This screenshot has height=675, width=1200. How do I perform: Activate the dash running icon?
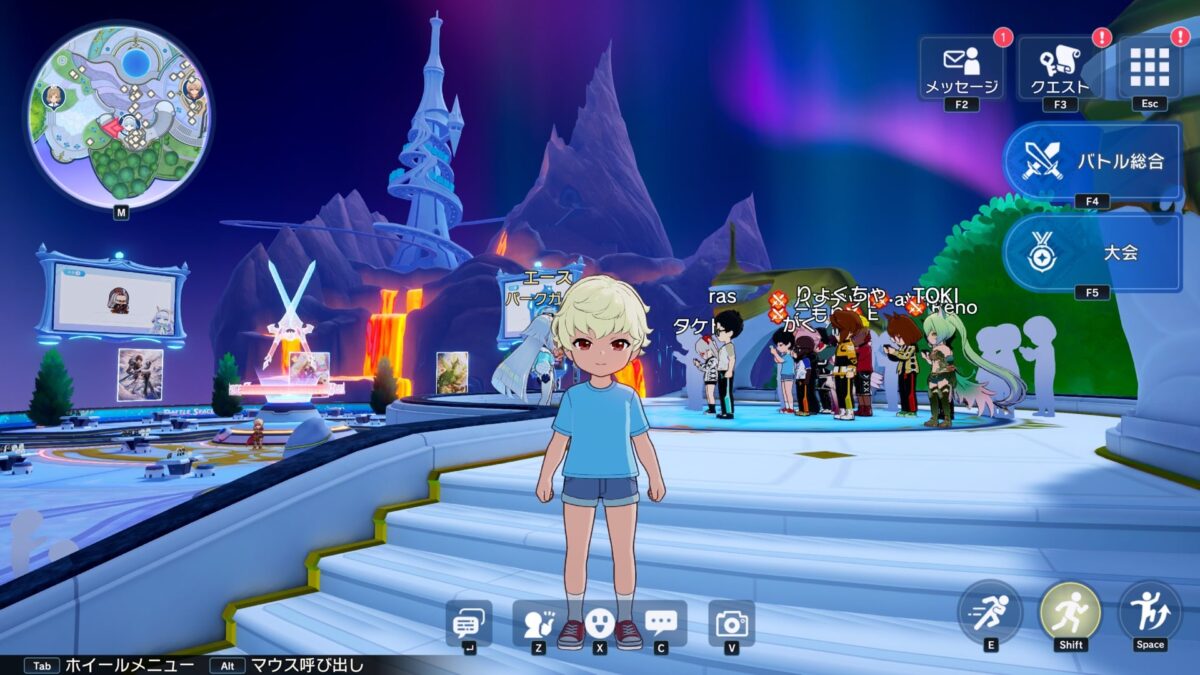pos(990,611)
